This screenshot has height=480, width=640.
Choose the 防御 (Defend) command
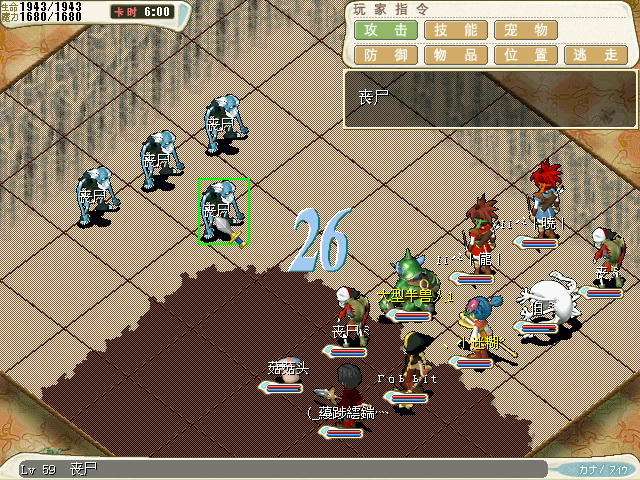(x=385, y=56)
